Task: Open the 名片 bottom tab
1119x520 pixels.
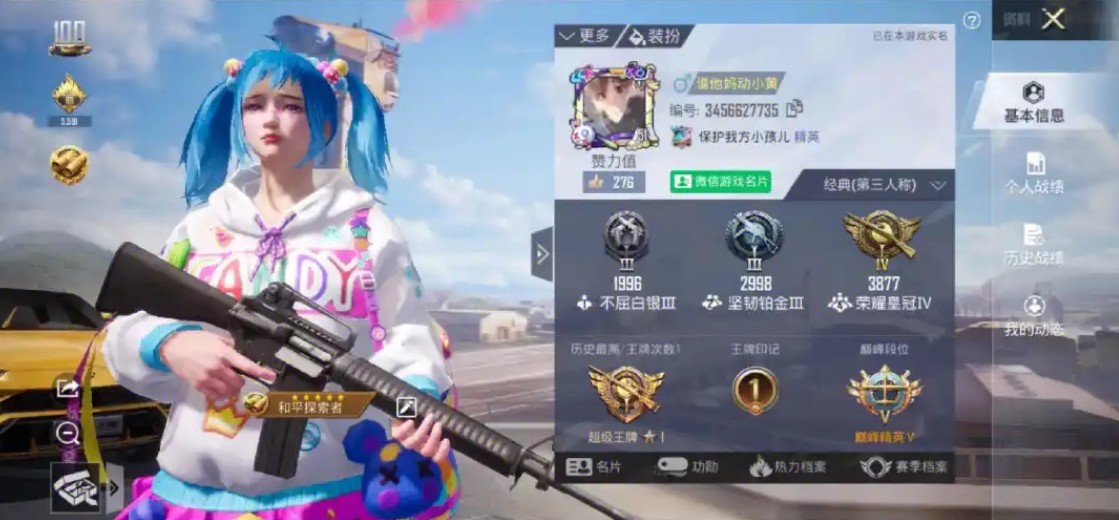Action: 594,466
